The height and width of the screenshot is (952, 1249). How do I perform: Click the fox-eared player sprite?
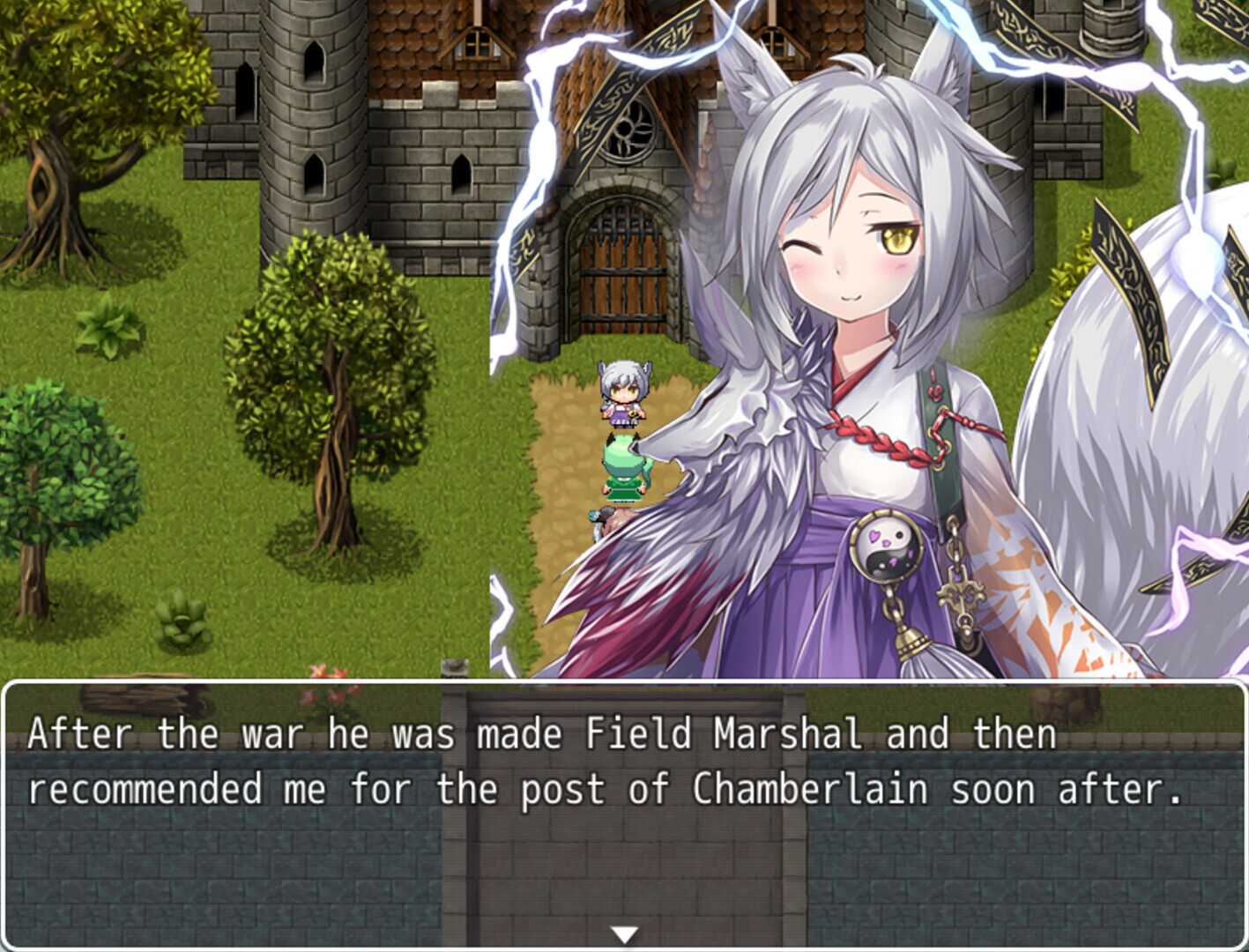[626, 392]
